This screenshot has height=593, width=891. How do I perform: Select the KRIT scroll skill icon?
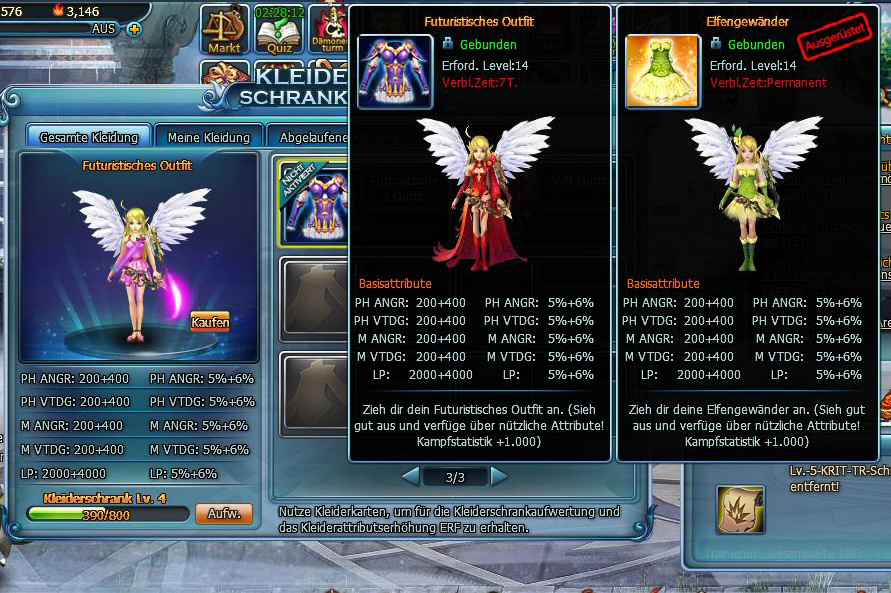click(x=739, y=509)
